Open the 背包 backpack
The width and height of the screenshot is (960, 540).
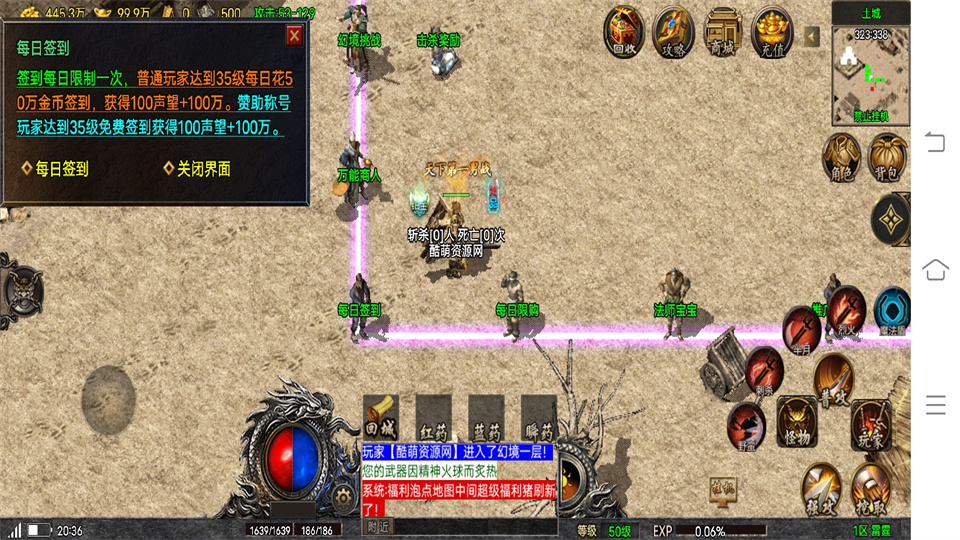click(x=887, y=156)
